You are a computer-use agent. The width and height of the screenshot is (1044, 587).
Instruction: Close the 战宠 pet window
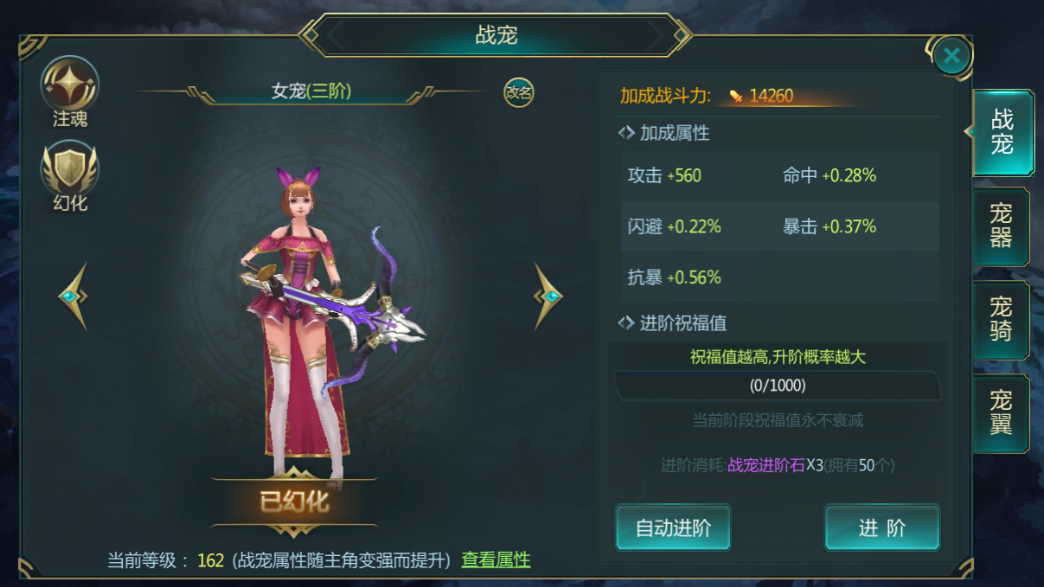pyautogui.click(x=951, y=57)
